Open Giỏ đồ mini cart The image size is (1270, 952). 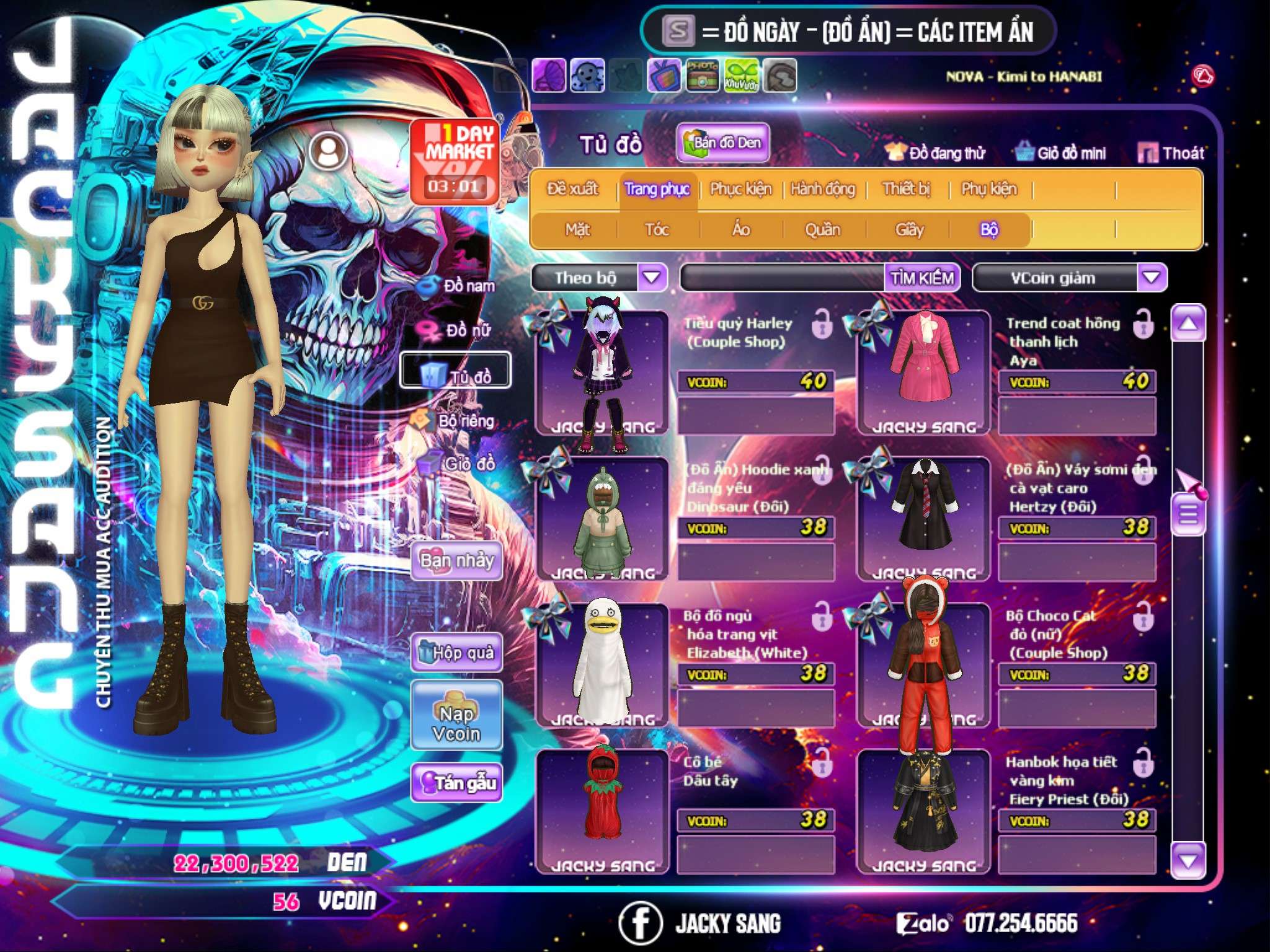(x=1060, y=152)
